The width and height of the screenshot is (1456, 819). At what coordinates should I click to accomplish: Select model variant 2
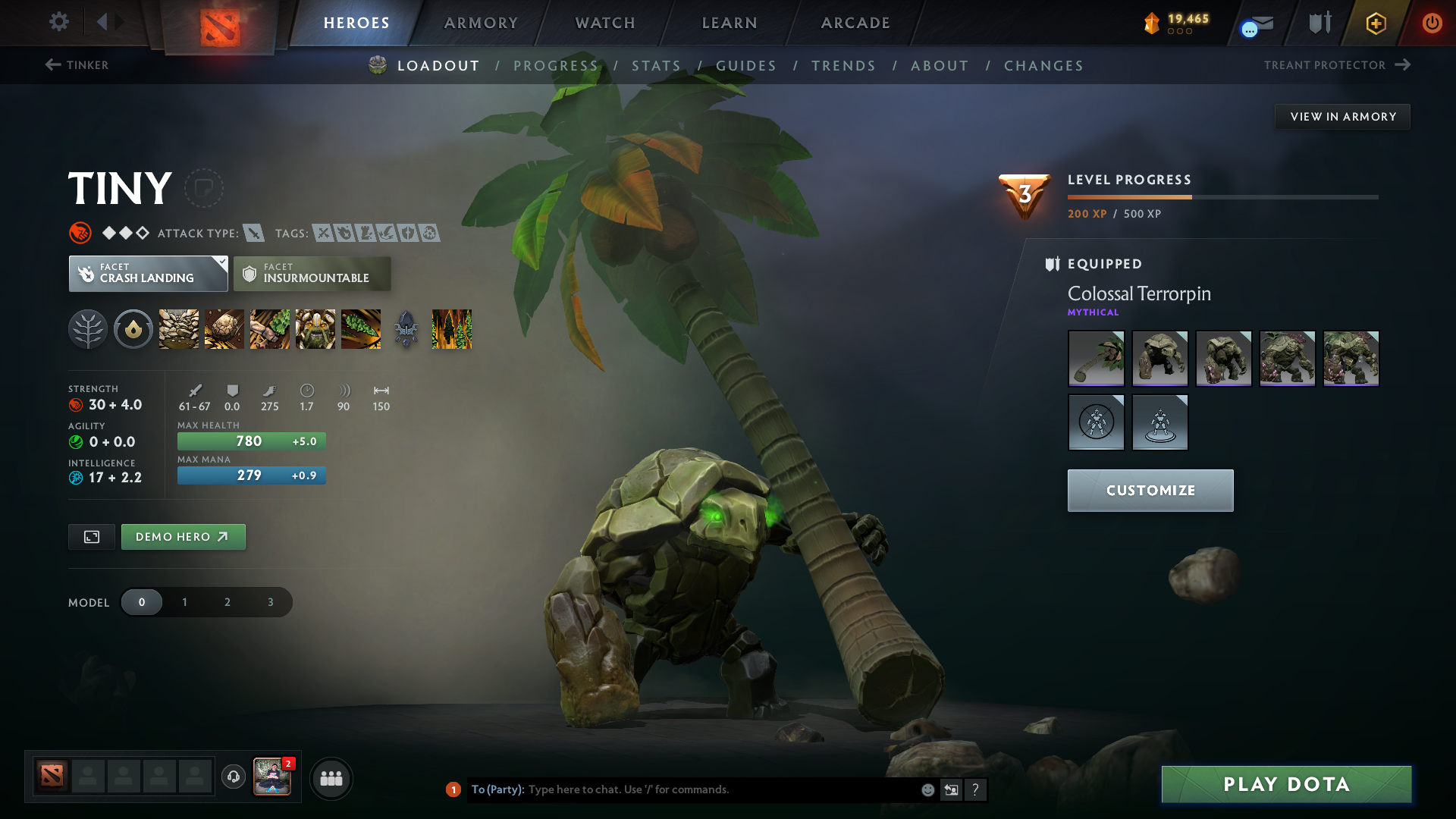pos(227,601)
